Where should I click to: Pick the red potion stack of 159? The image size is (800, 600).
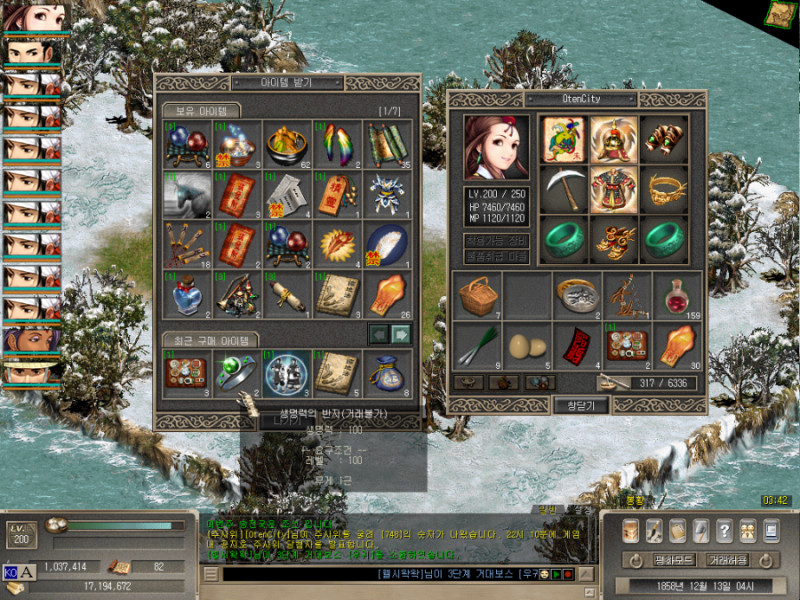tap(677, 296)
